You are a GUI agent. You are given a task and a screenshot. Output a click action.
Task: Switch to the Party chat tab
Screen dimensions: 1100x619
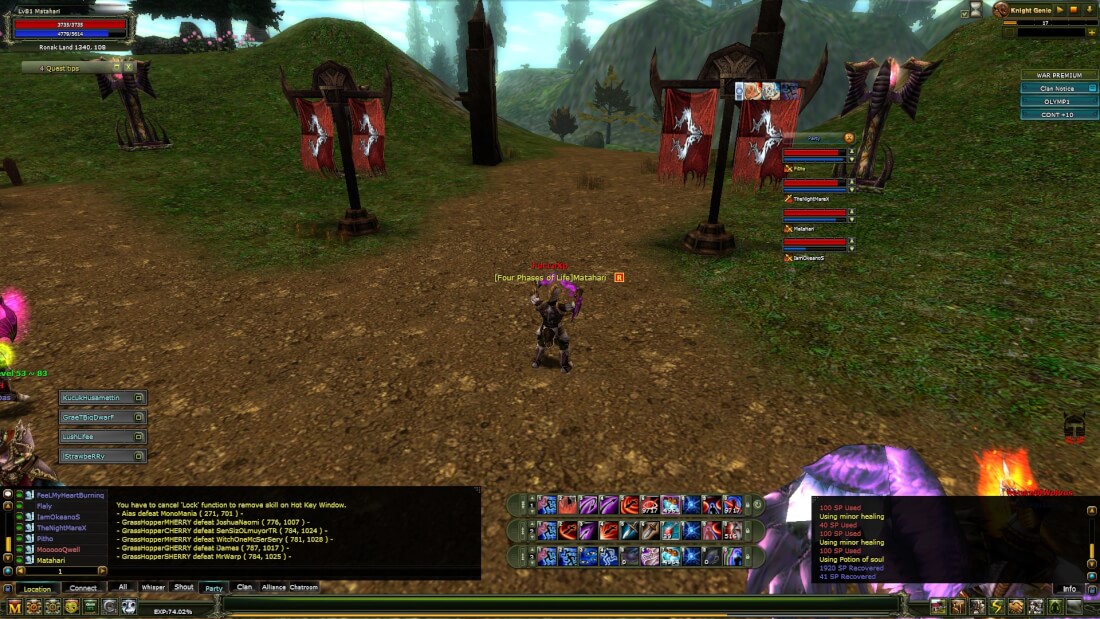click(214, 588)
